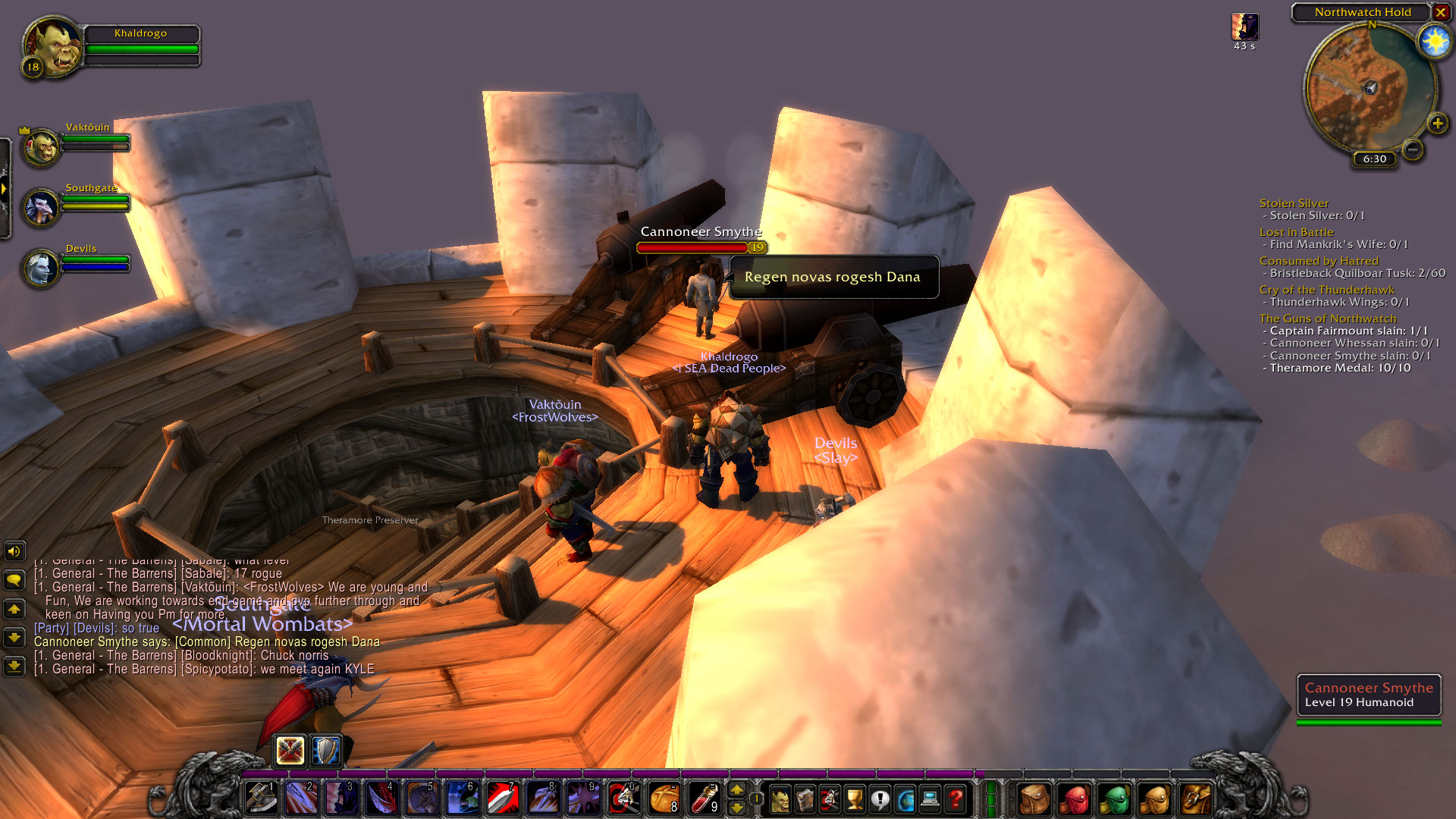Open the Main Menu computer icon
1456x819 pixels.
tap(930, 798)
